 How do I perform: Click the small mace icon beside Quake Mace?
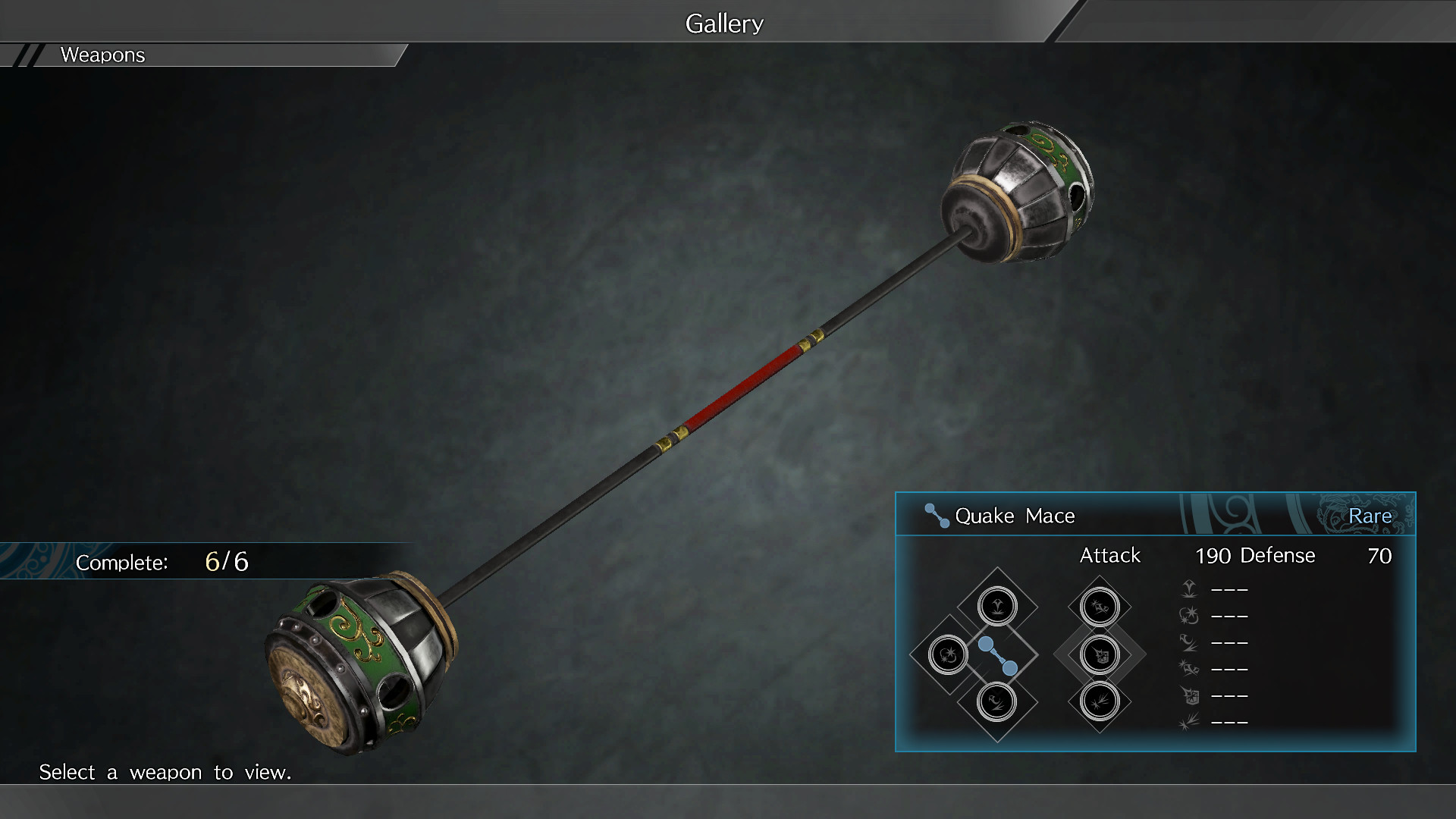coord(935,515)
